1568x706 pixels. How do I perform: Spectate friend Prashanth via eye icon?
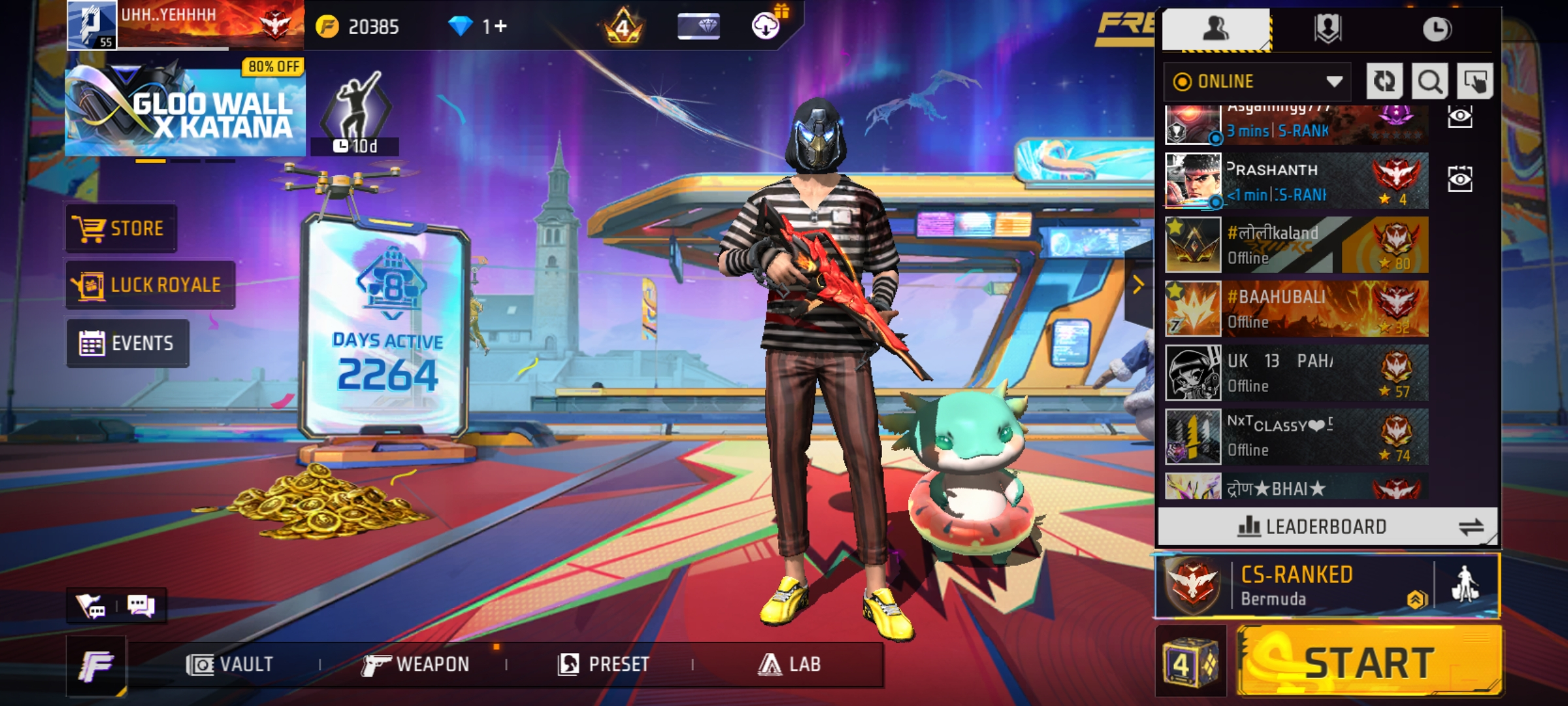(1460, 179)
